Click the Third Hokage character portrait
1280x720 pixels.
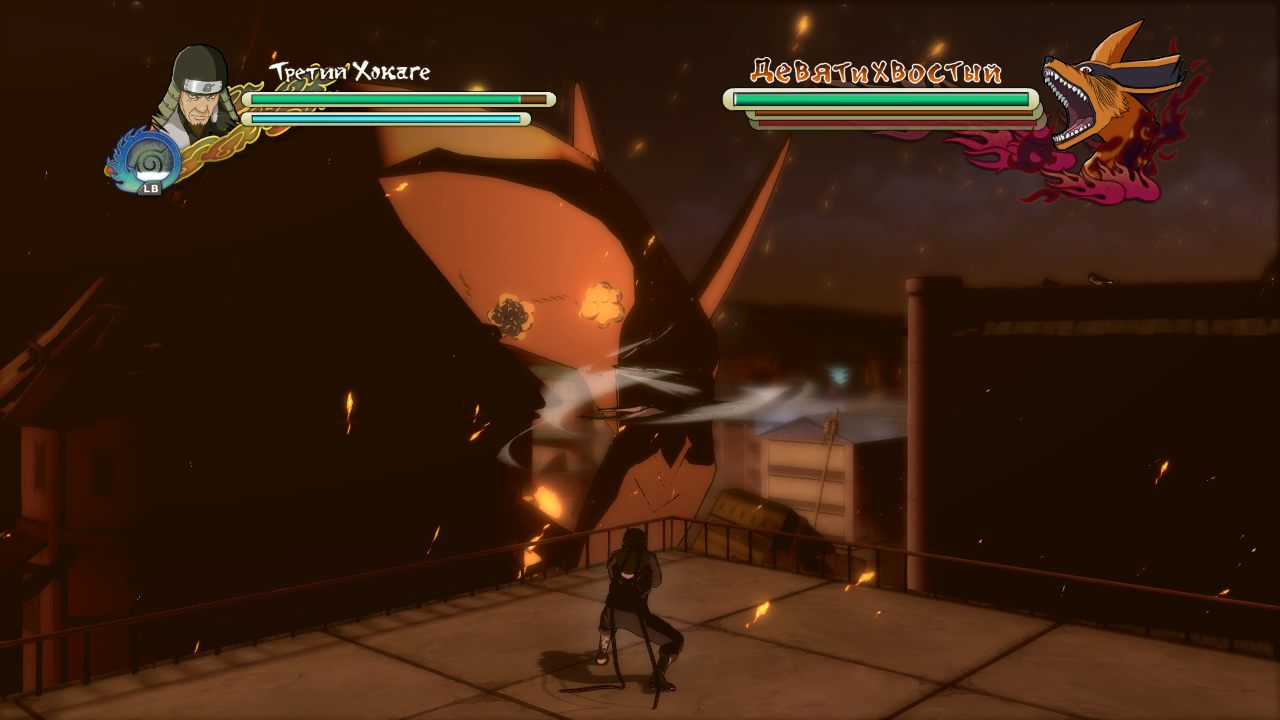click(197, 92)
